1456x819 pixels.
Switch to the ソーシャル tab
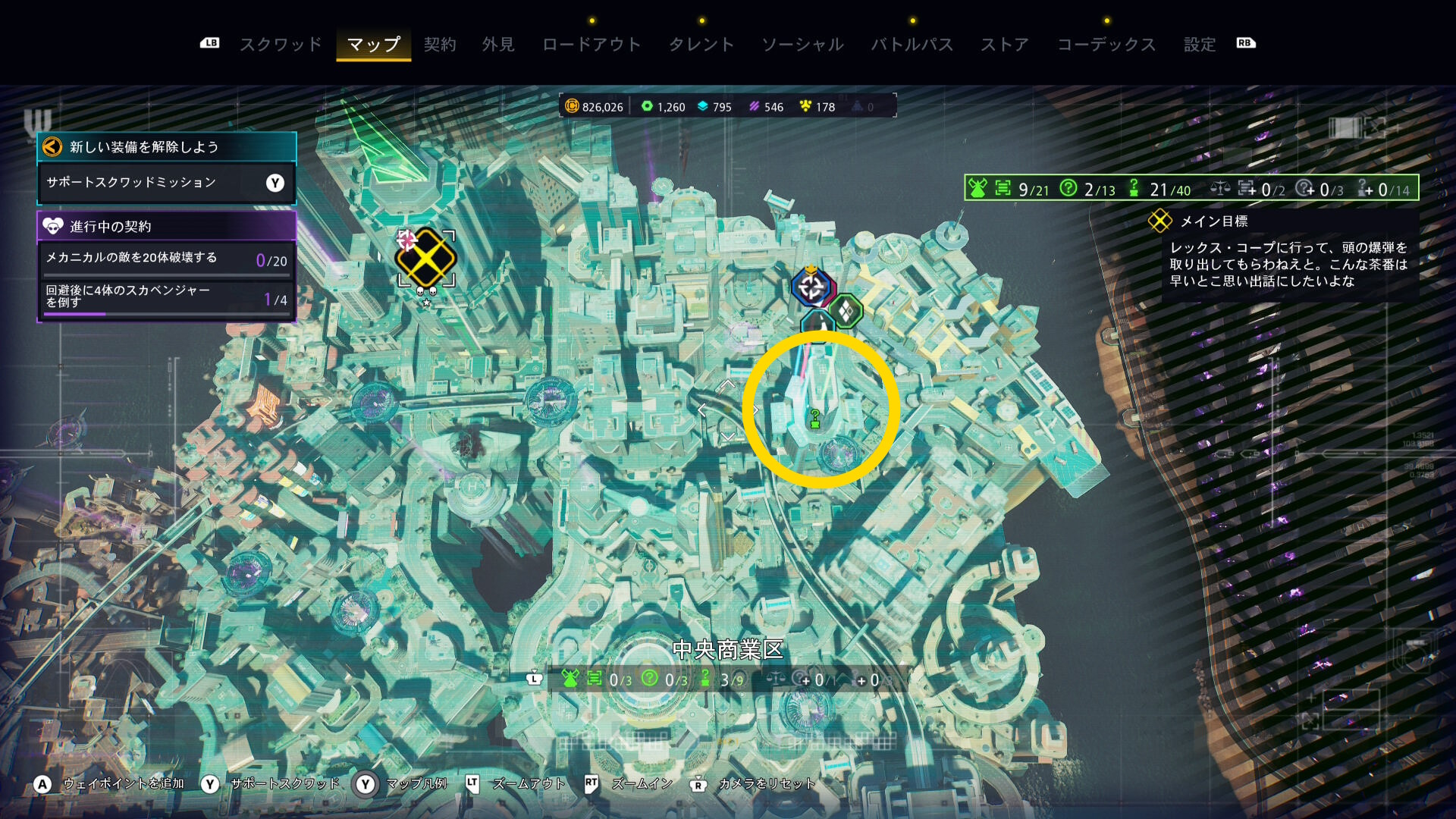802,44
